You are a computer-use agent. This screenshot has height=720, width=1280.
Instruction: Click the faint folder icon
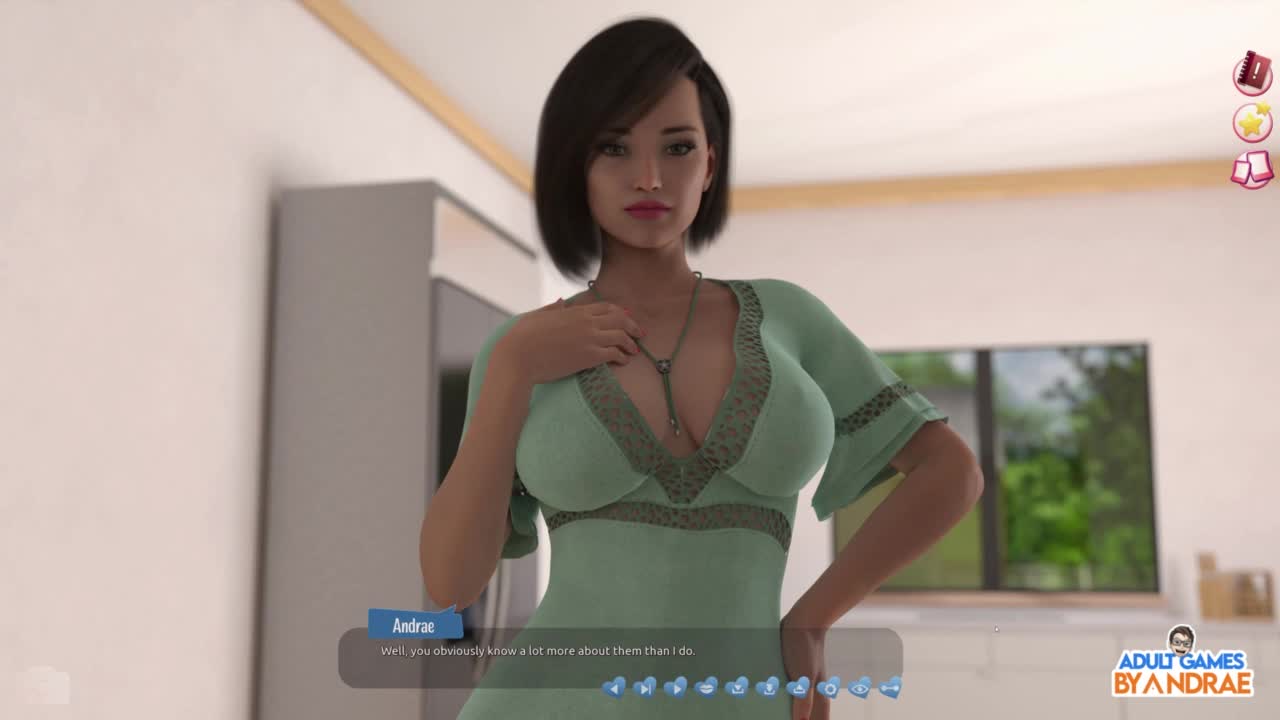pos(47,684)
